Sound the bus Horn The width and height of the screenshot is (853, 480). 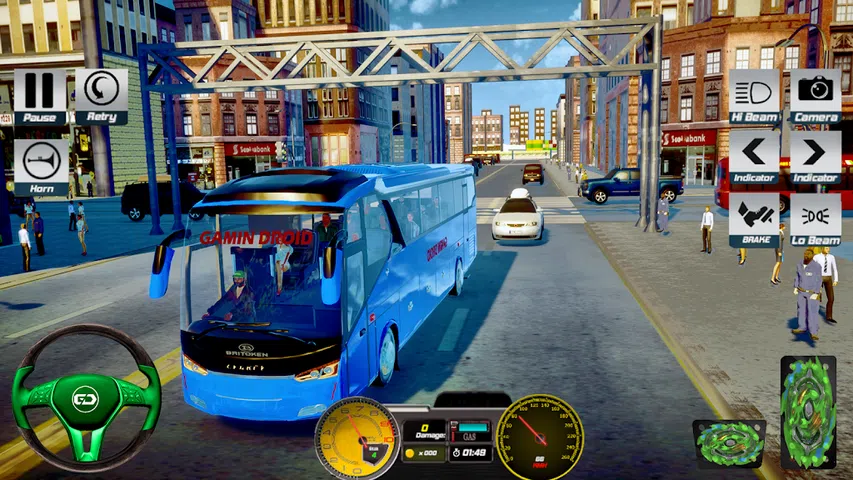(41, 165)
